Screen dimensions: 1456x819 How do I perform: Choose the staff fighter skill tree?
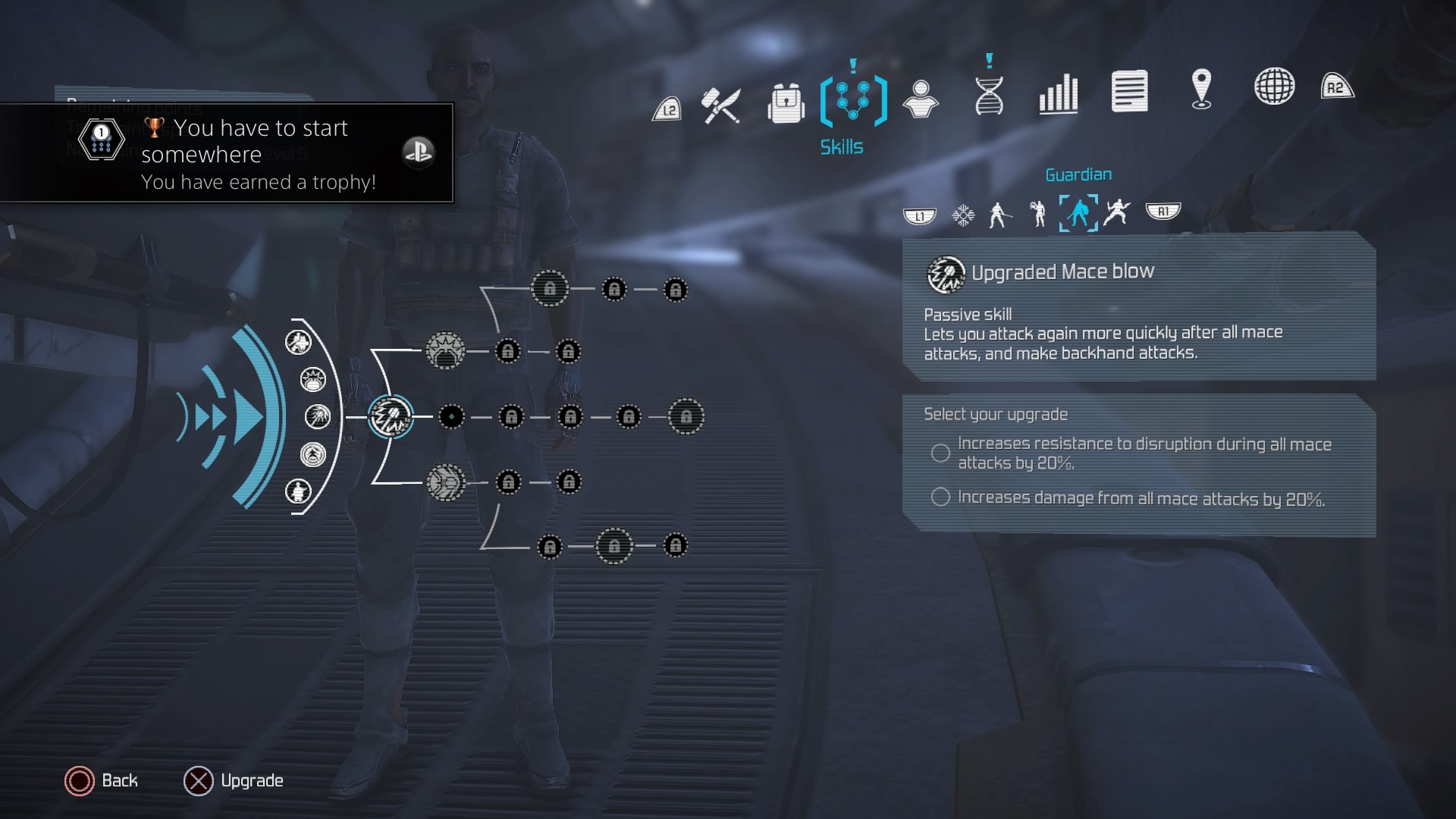coord(999,215)
